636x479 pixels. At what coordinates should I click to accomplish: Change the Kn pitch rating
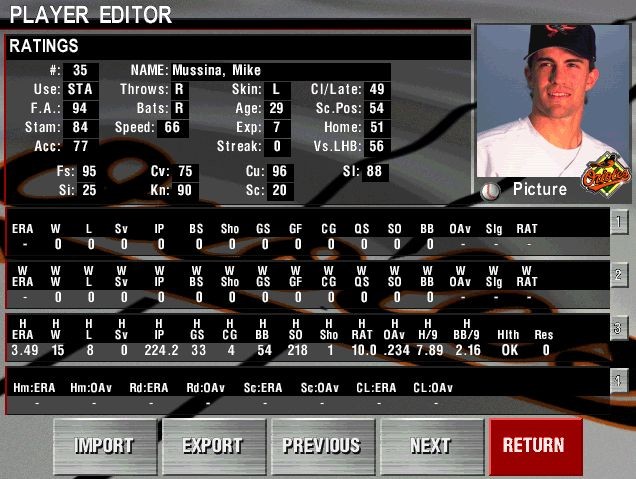coord(184,190)
